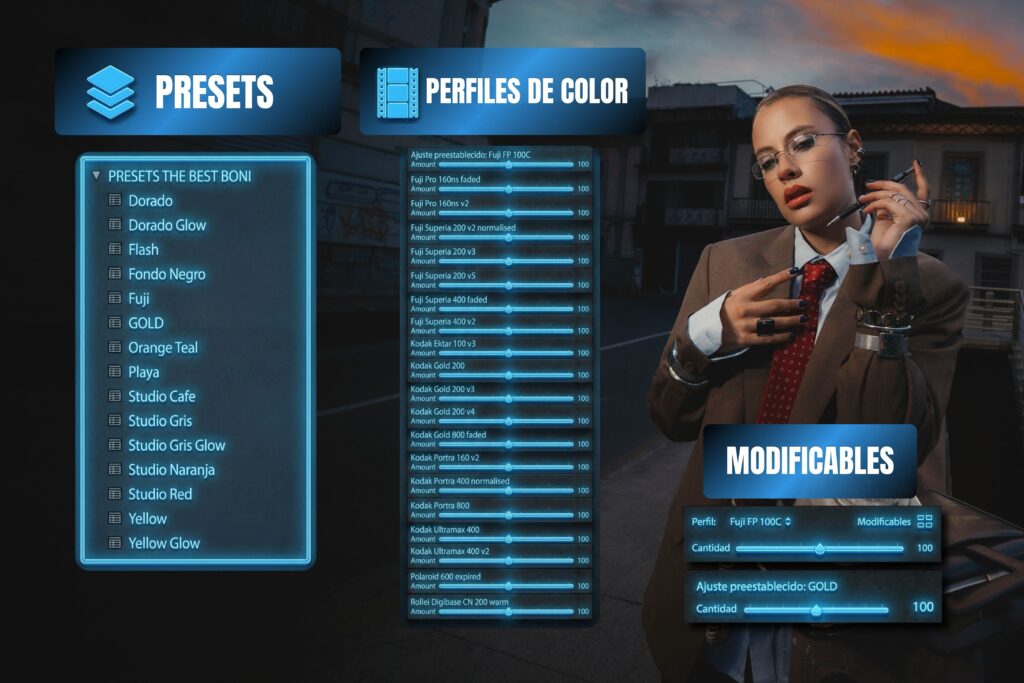This screenshot has width=1024, height=683.
Task: Click the Modificables grid icon
Action: point(924,521)
